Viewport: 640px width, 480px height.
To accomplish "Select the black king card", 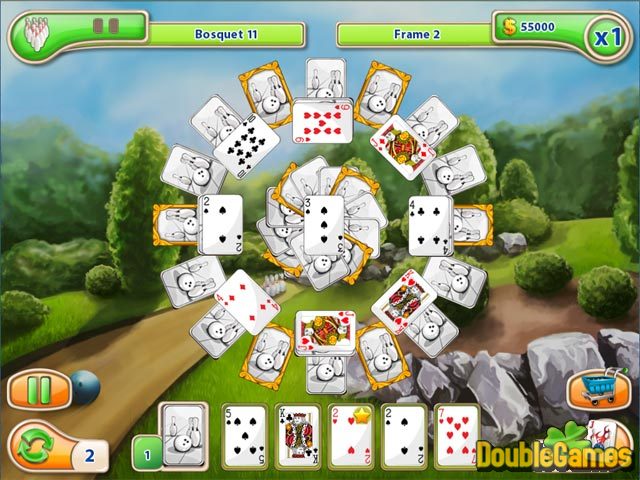I will [298, 436].
